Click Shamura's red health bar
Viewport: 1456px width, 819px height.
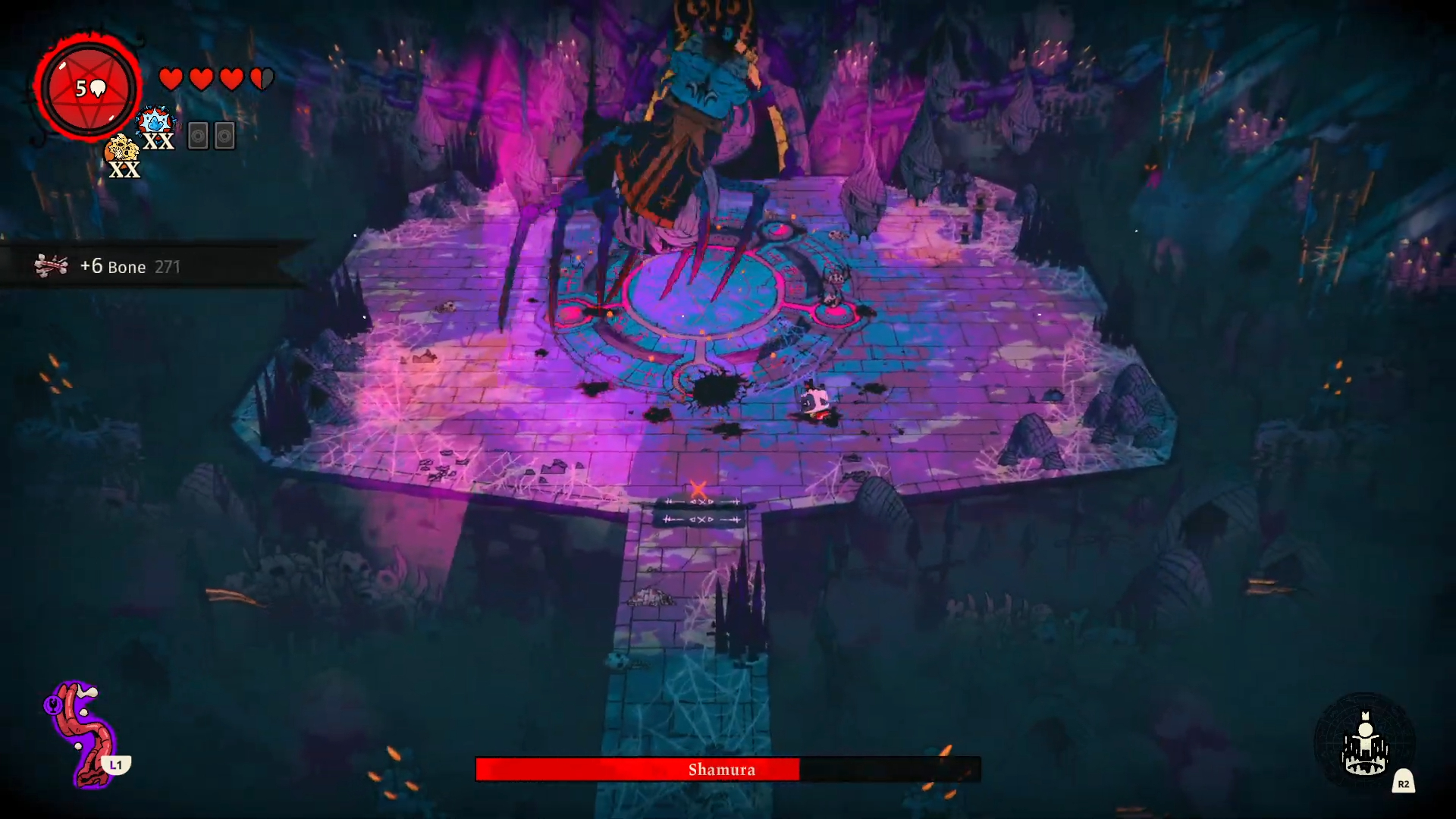click(637, 770)
